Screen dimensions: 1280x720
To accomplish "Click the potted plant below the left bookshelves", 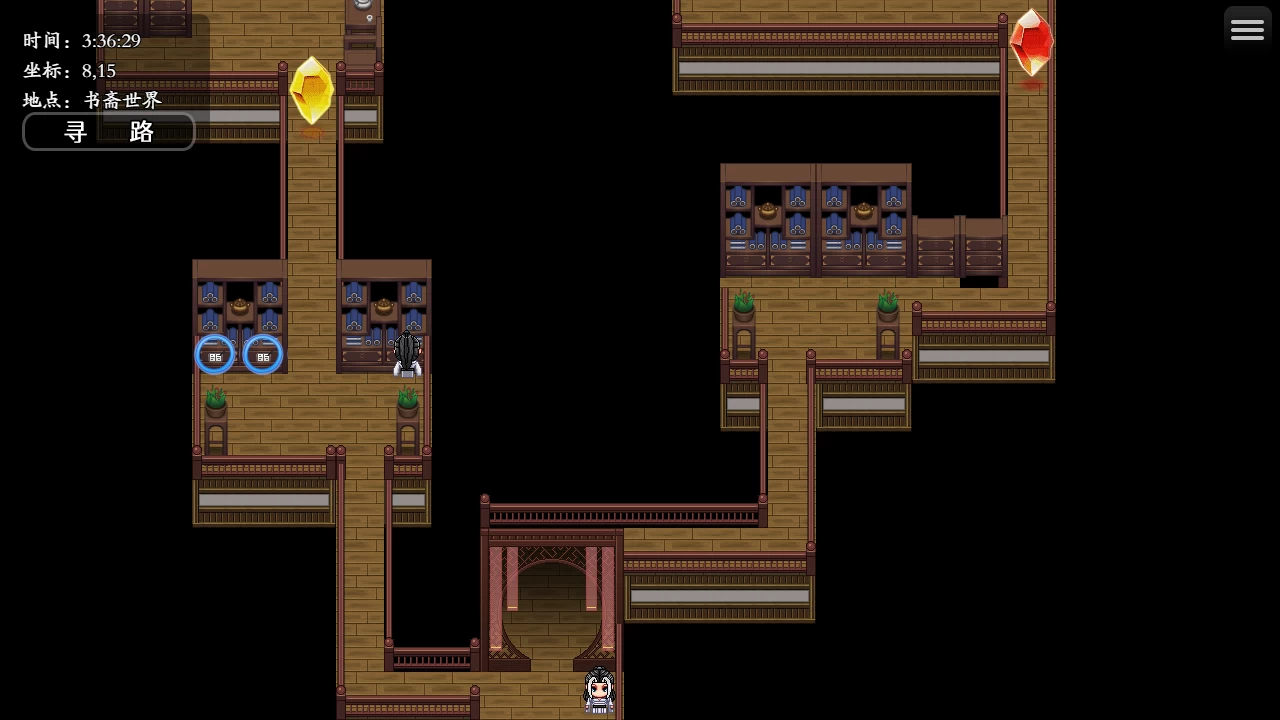I will (215, 400).
